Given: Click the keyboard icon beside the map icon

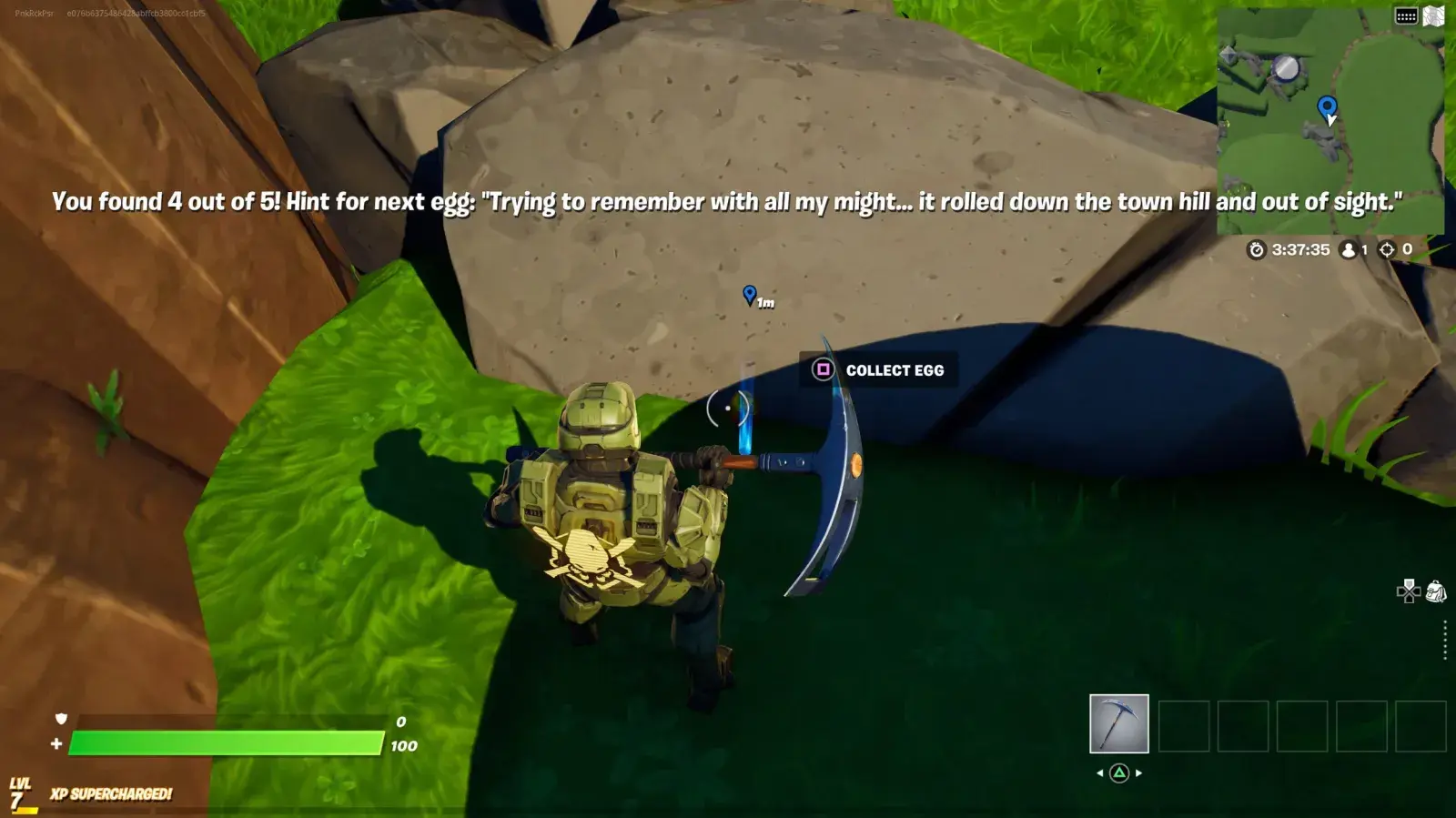Looking at the screenshot, I should [1406, 16].
